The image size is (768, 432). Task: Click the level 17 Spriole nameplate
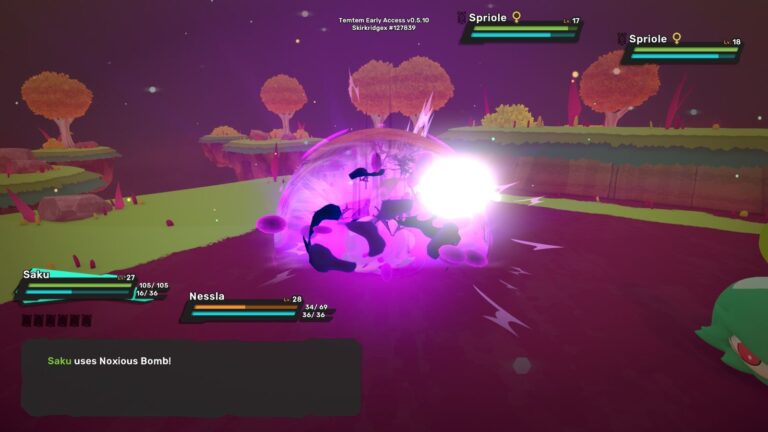pos(521,27)
